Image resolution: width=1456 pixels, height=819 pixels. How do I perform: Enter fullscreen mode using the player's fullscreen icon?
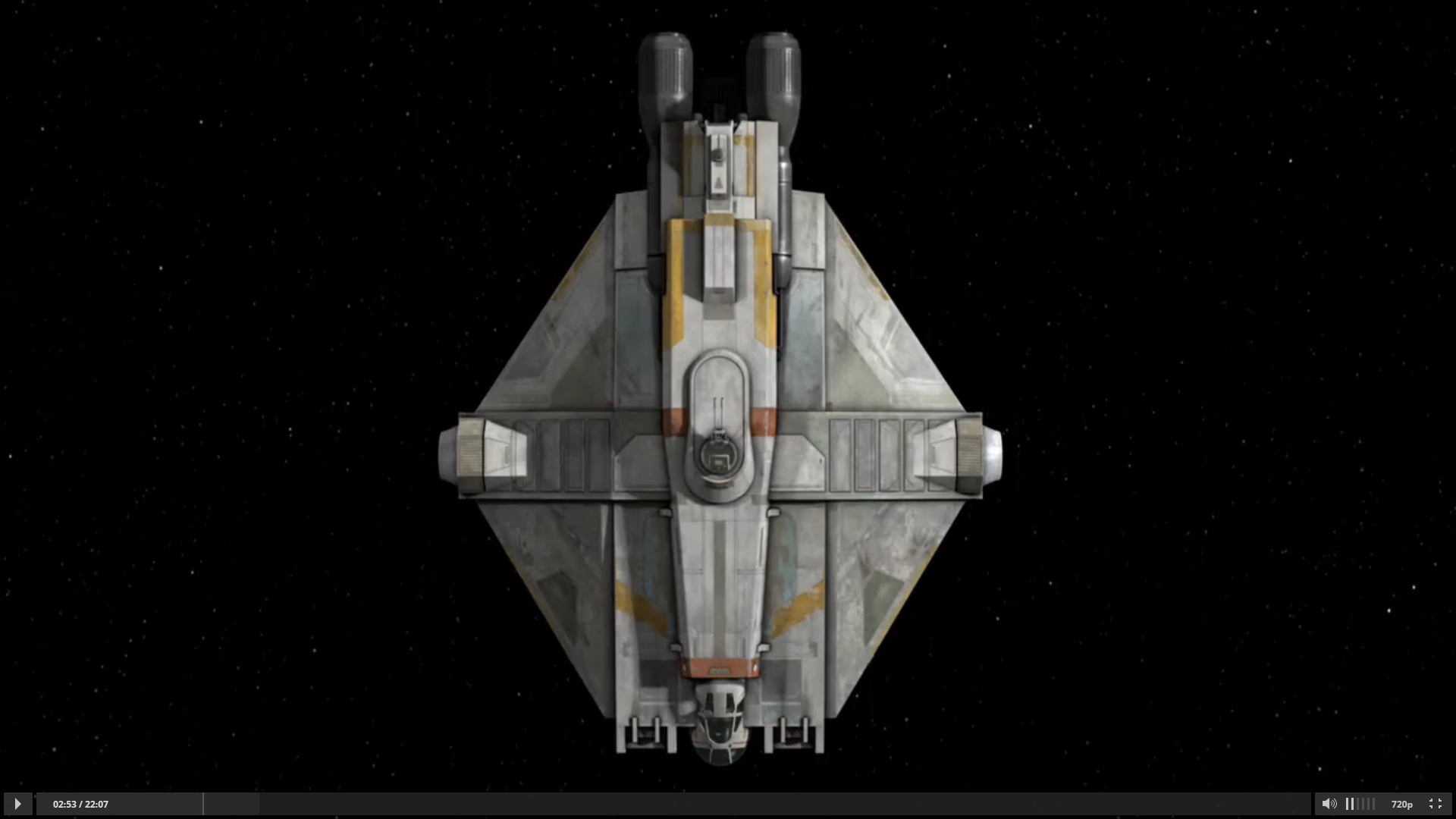pyautogui.click(x=1436, y=804)
